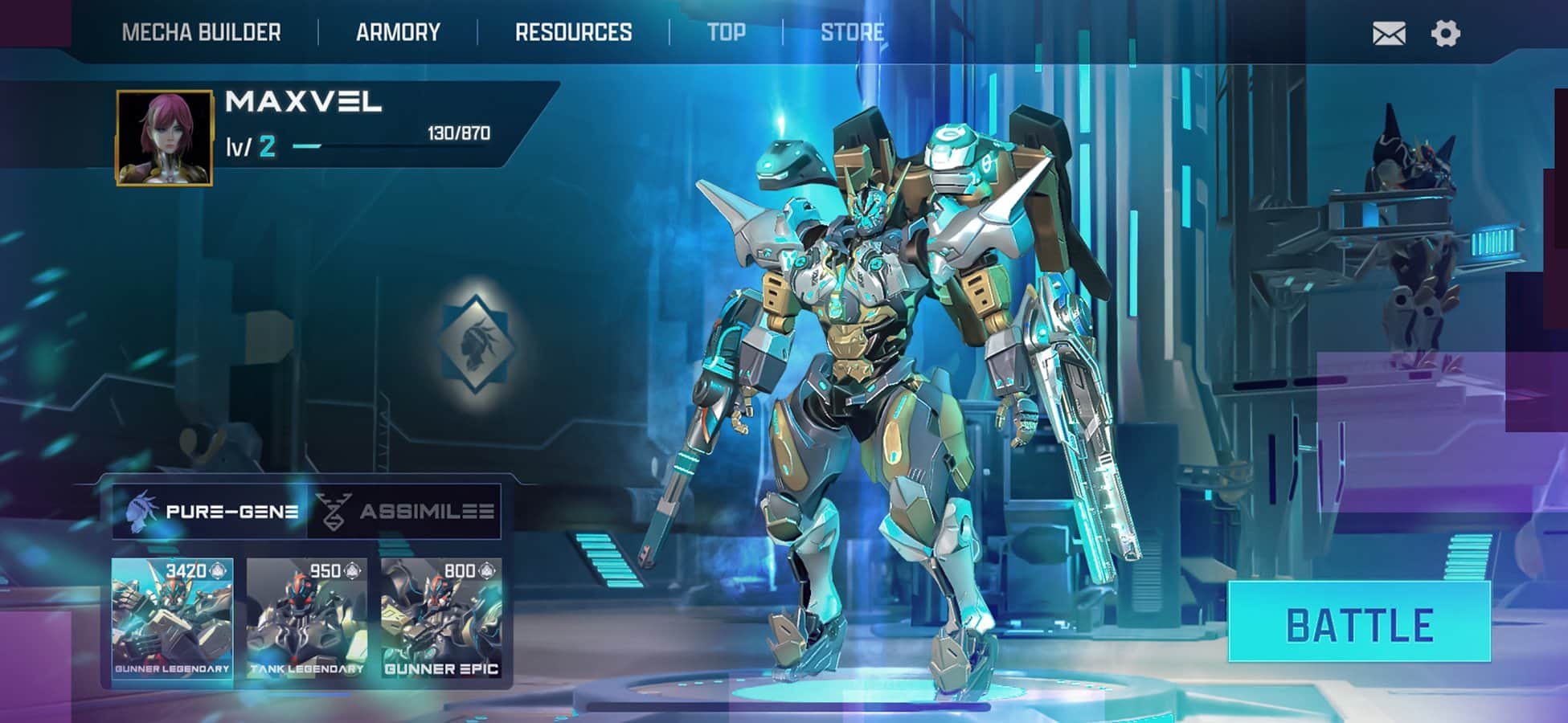Click Maxvel's pilot portrait

(165, 137)
